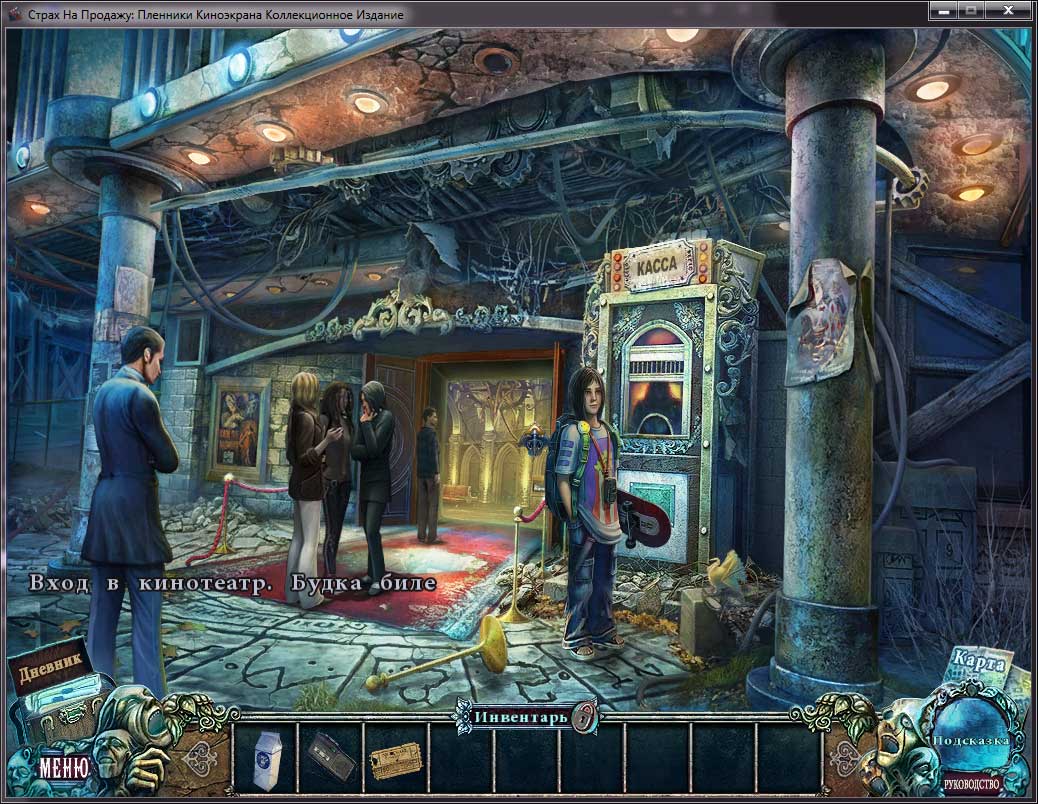The width and height of the screenshot is (1038, 804).
Task: Open the Руководство strategy guide
Action: [972, 783]
